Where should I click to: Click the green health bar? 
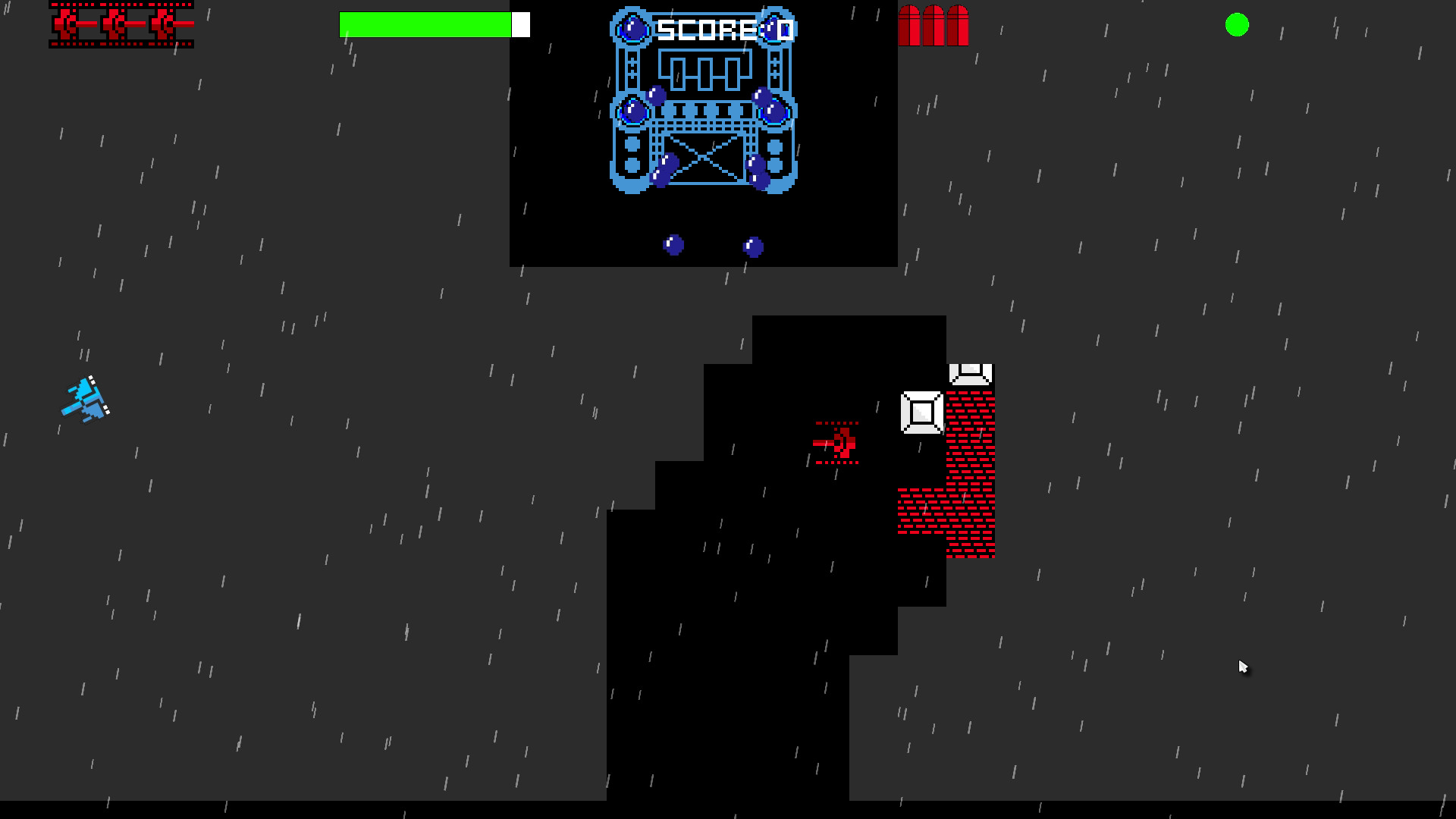[425, 24]
